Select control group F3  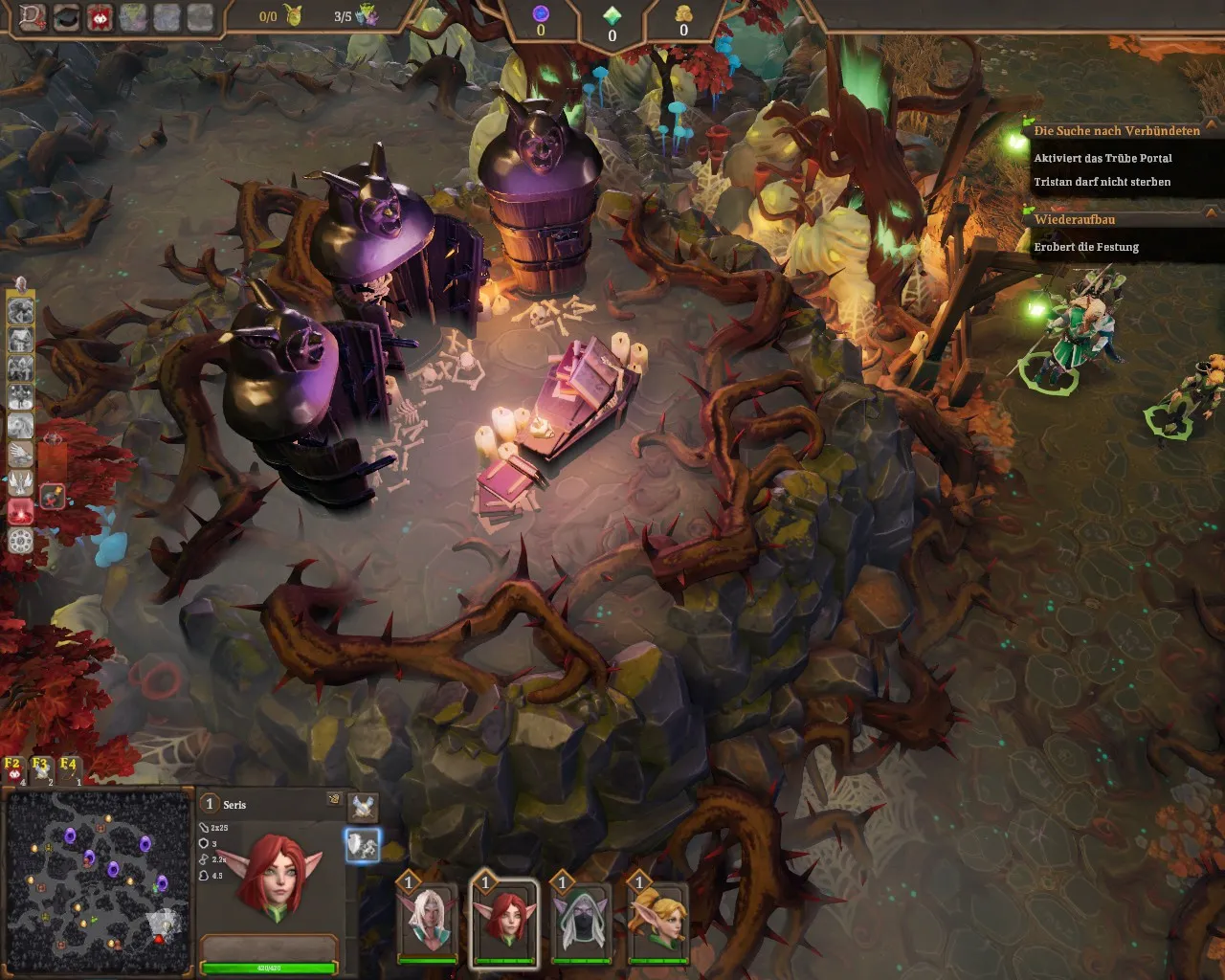click(41, 767)
